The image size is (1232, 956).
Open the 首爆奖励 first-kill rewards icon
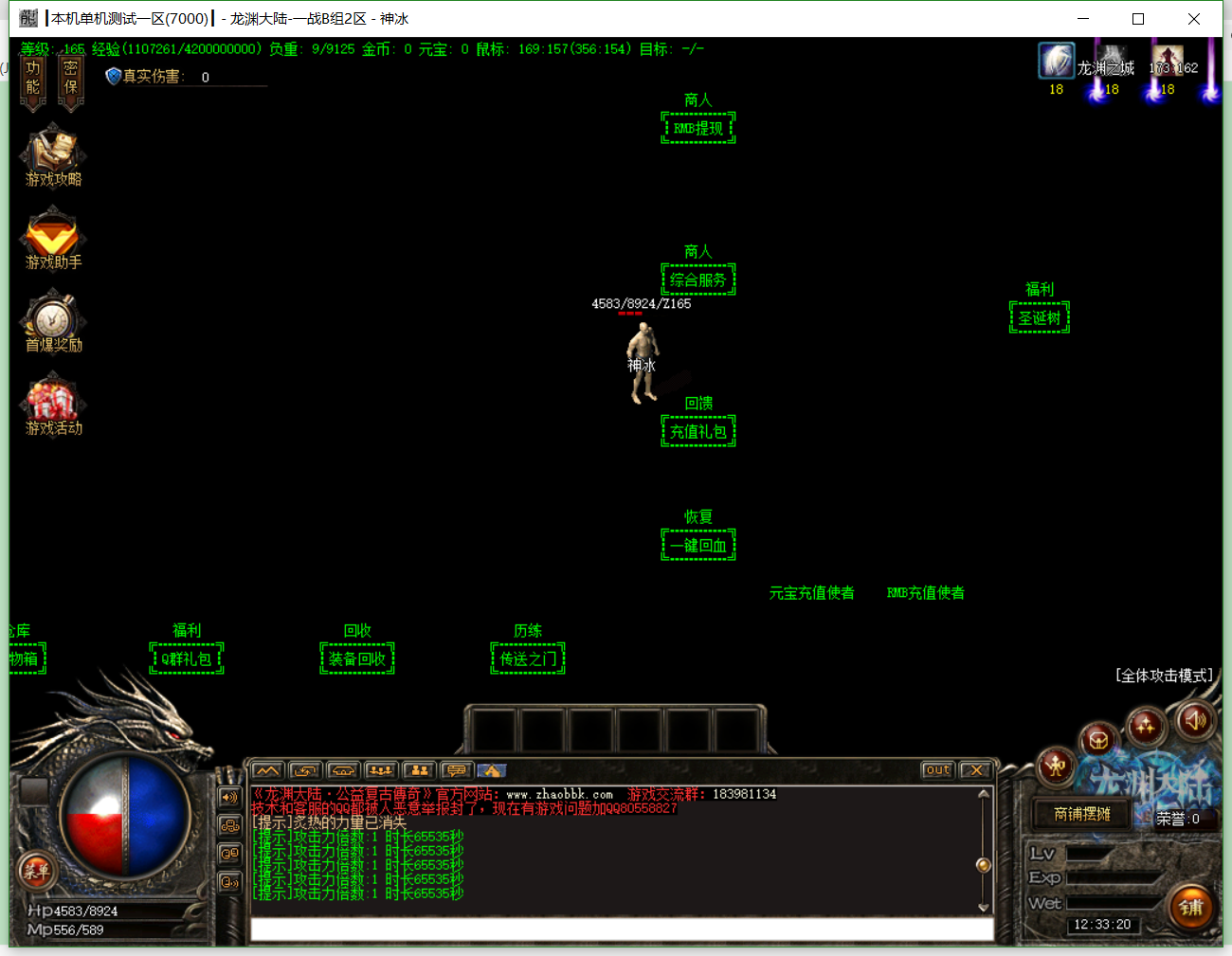[x=53, y=322]
